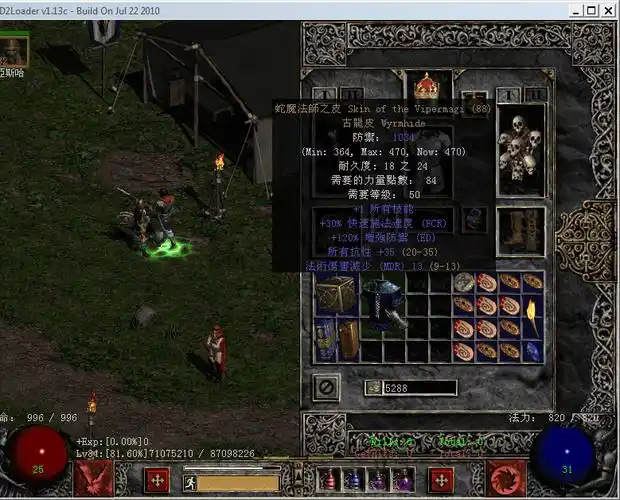The image size is (620, 500).
Task: Pick up the blue gem in inventory
Action: tap(534, 351)
